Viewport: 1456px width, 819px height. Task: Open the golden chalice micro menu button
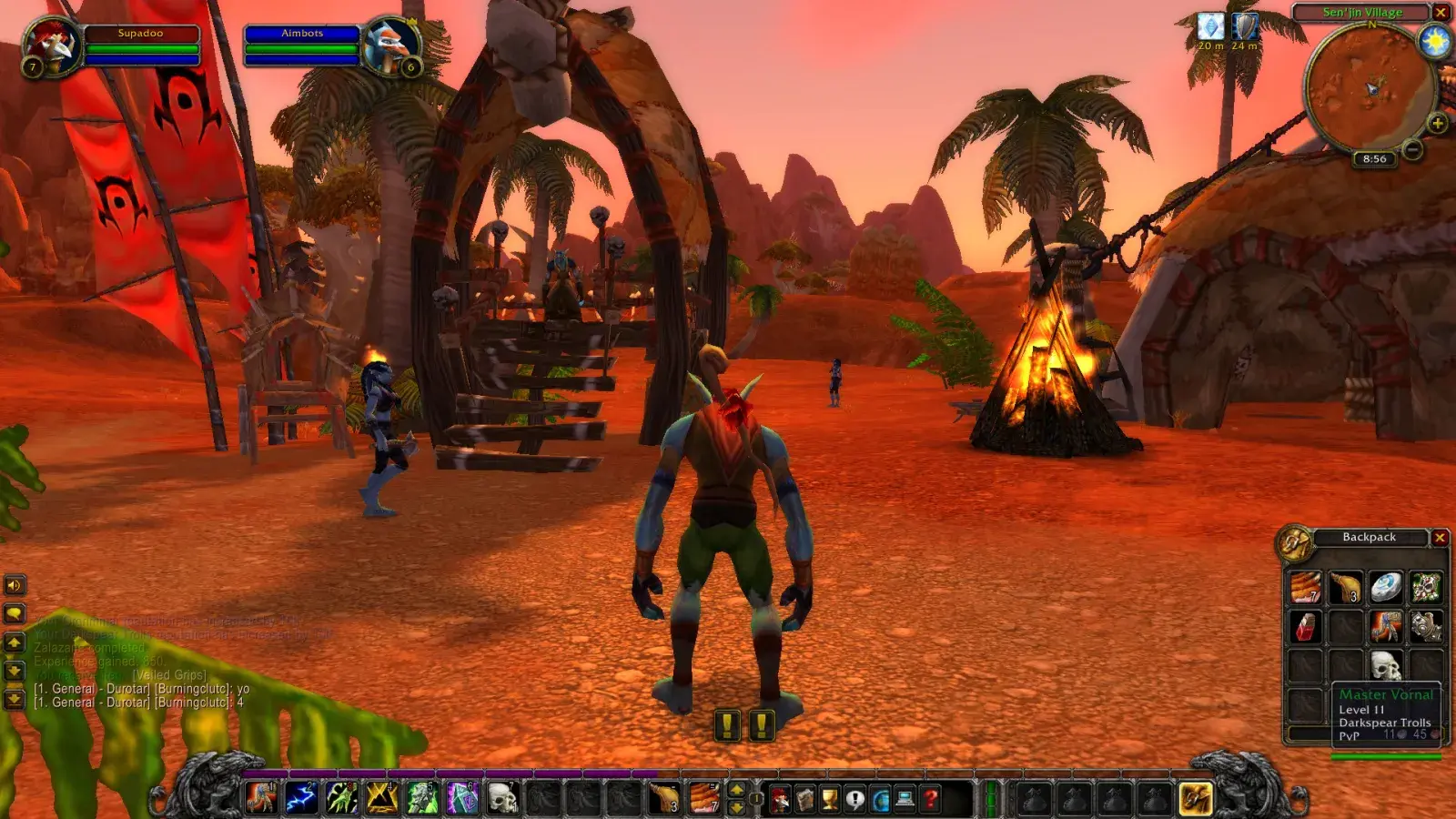[x=830, y=799]
